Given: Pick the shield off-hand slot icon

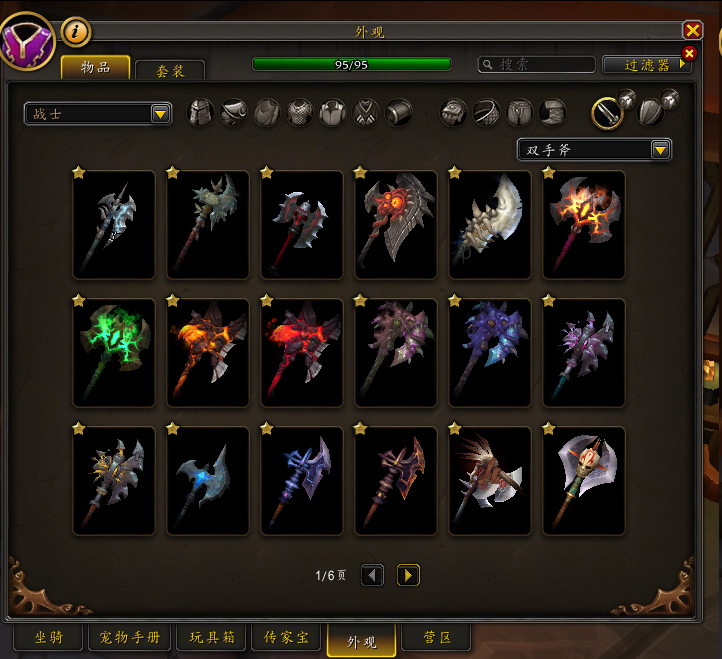Looking at the screenshot, I should (651, 113).
